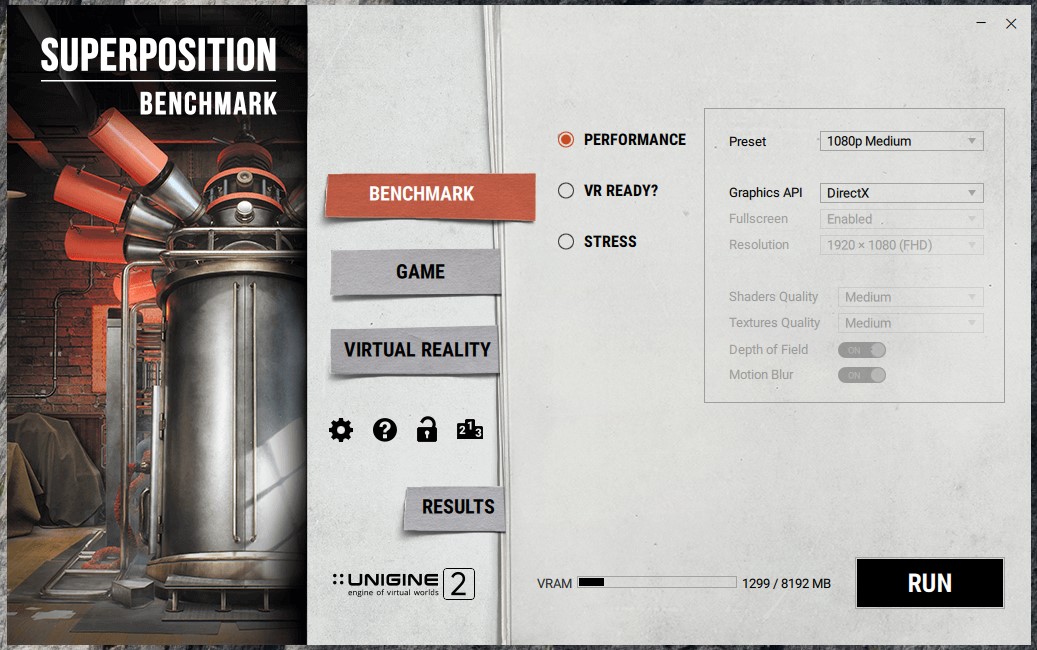The width and height of the screenshot is (1037, 650).
Task: Pick the Stress test radio option
Action: [x=566, y=241]
